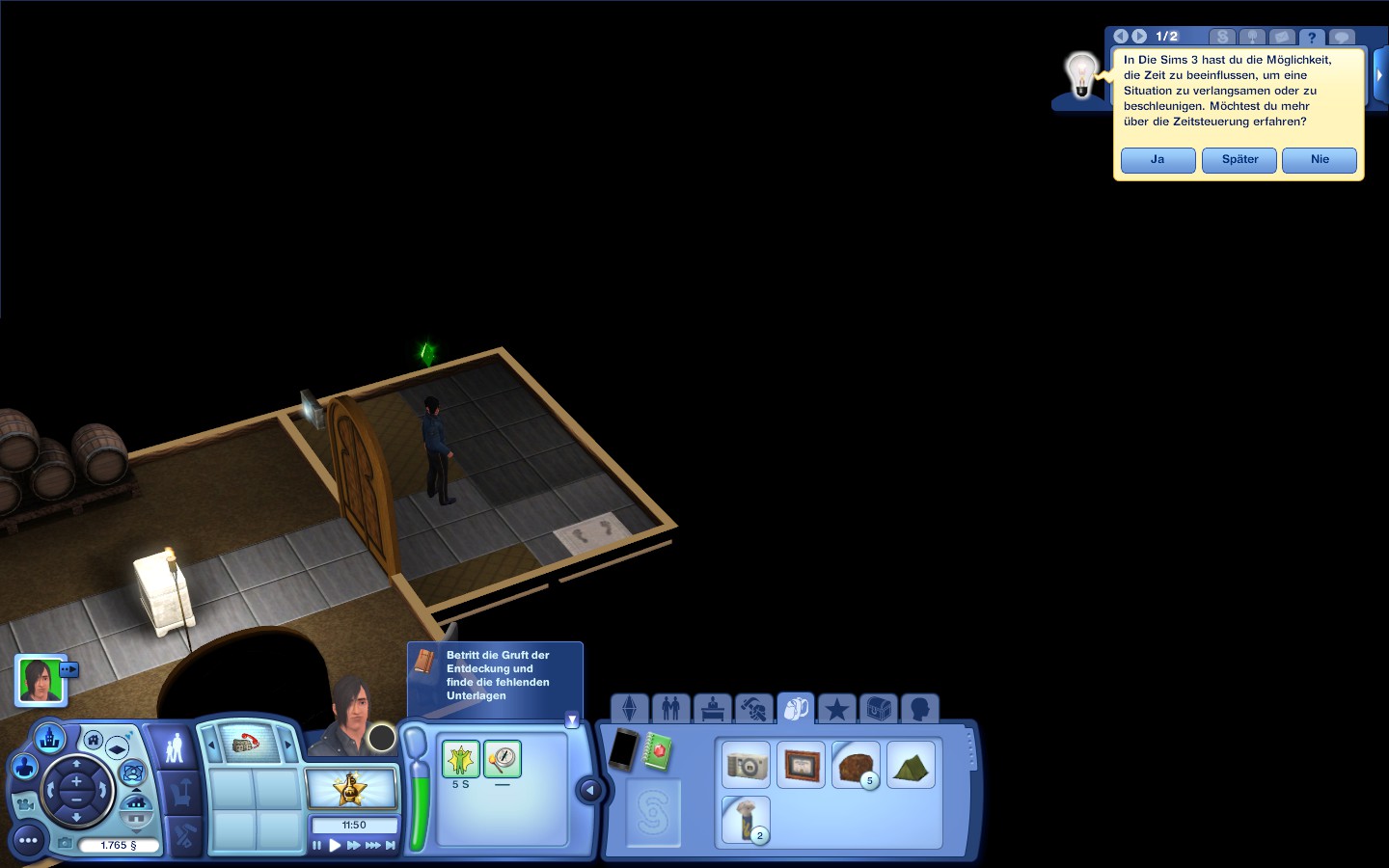The image size is (1389, 868).
Task: Dismiss the tip with "Nie"
Action: tap(1320, 160)
